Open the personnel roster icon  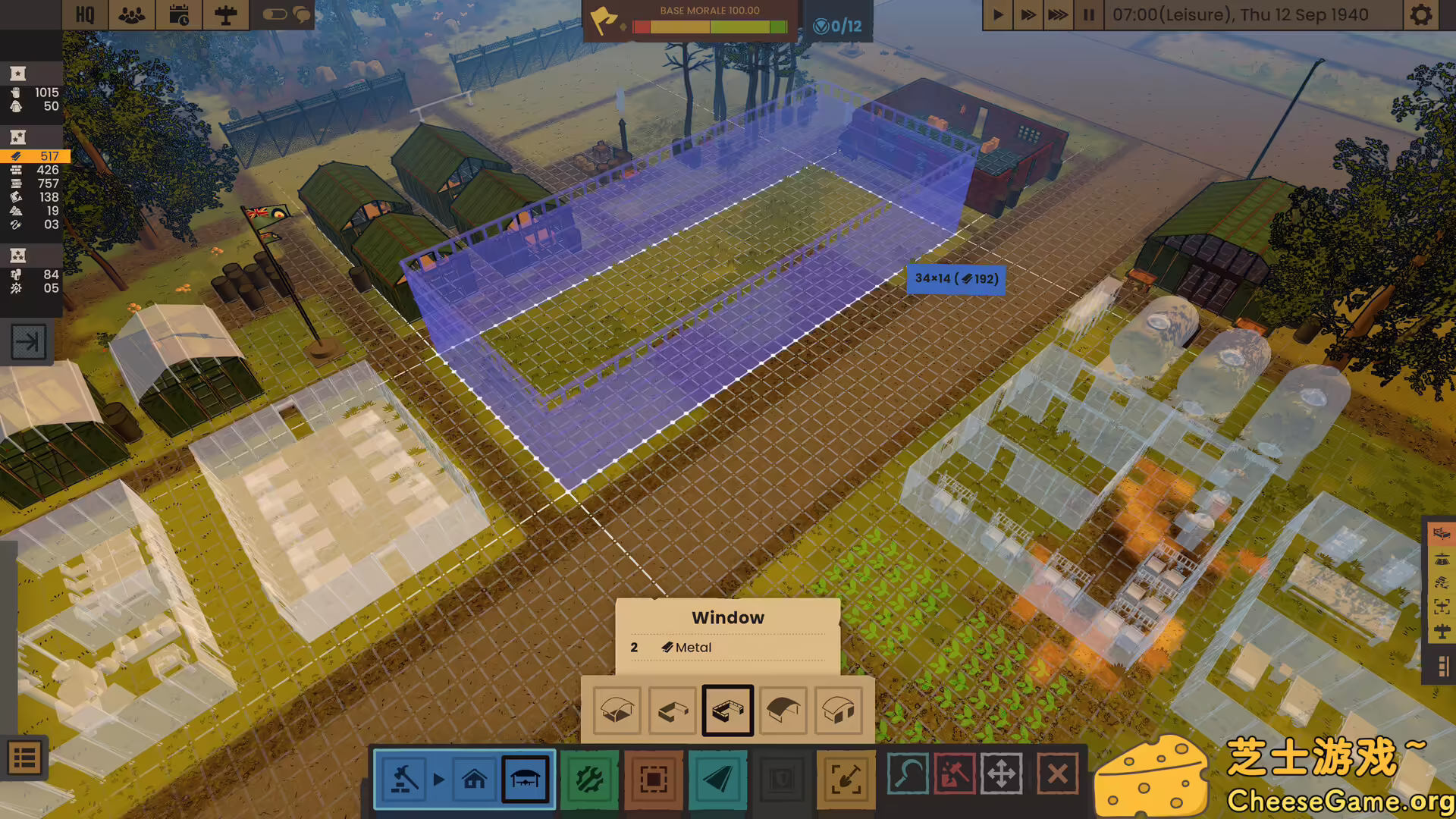coord(130,14)
